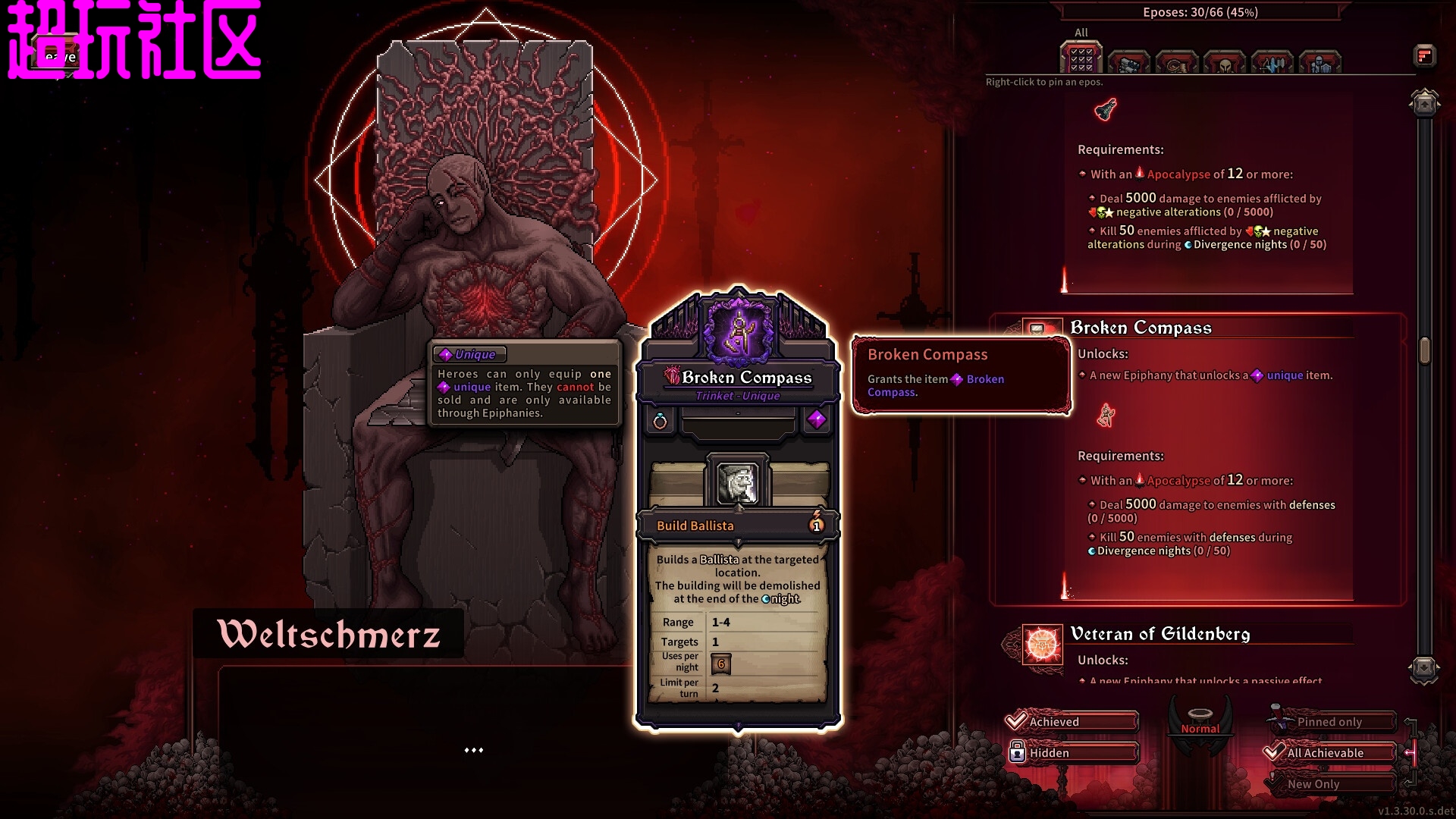Image resolution: width=1456 pixels, height=819 pixels.
Task: Click the scrollbar's up arrow button
Action: coord(1424,104)
